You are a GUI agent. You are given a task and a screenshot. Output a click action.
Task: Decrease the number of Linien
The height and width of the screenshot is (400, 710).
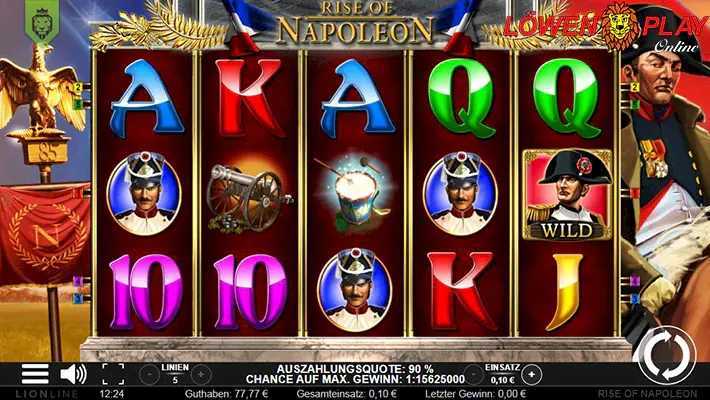click(149, 374)
